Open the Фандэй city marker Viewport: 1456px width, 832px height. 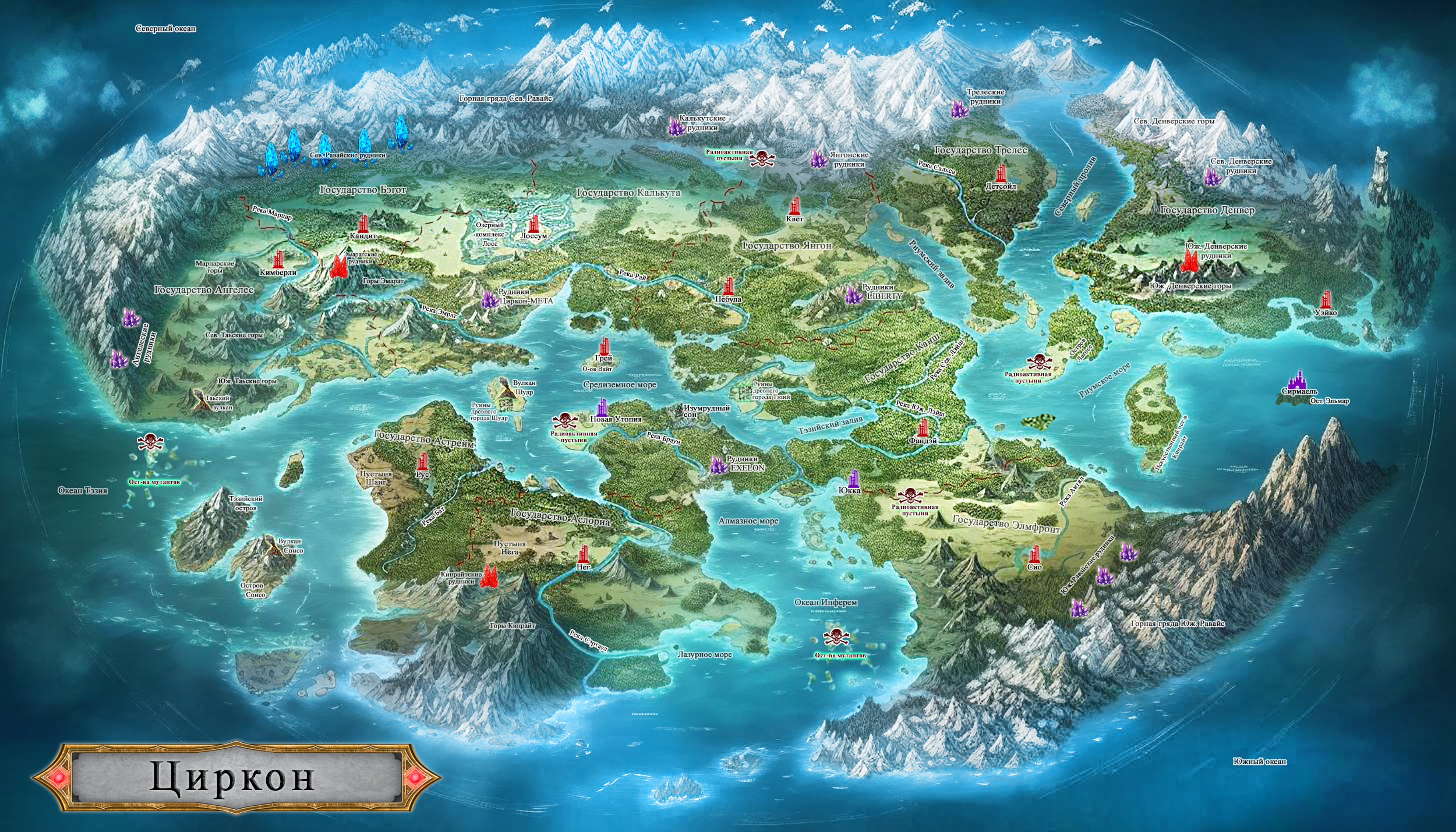[x=923, y=429]
